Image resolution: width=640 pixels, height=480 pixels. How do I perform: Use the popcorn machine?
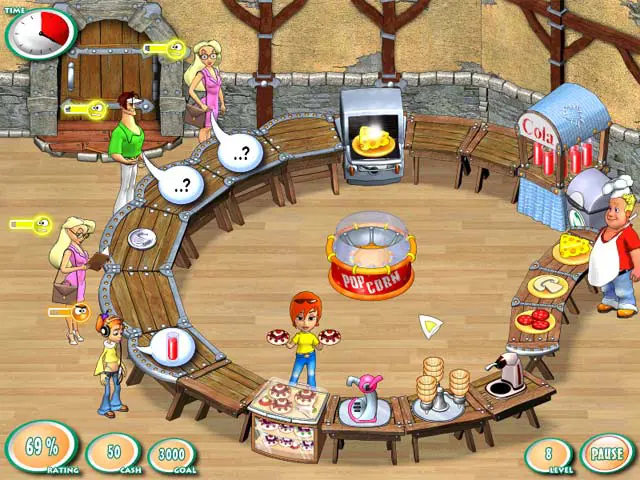(370, 255)
